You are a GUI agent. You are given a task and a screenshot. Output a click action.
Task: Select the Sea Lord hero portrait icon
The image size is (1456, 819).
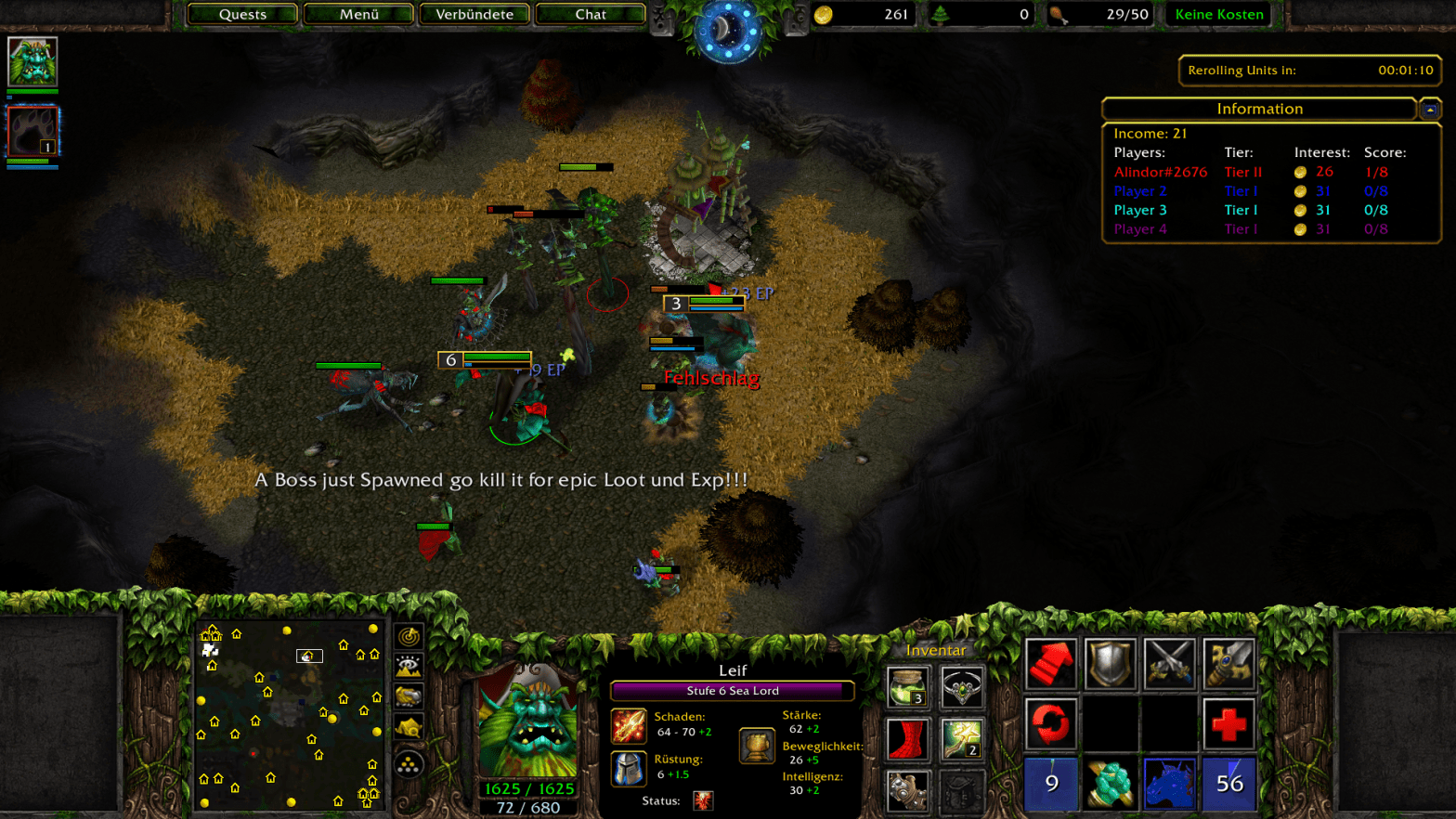(x=32, y=61)
